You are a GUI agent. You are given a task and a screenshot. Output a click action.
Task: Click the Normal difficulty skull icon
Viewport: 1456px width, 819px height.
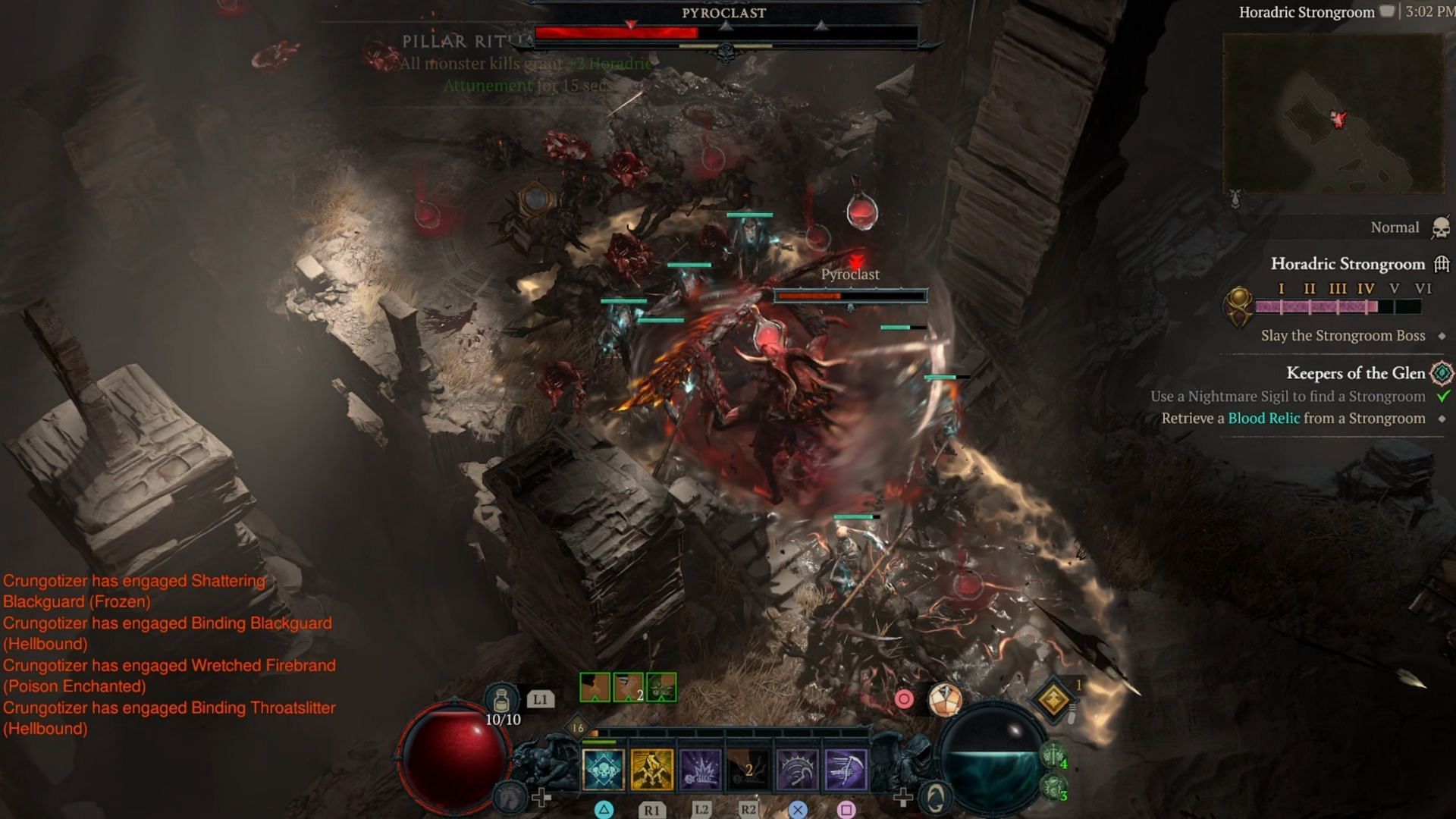(x=1441, y=227)
